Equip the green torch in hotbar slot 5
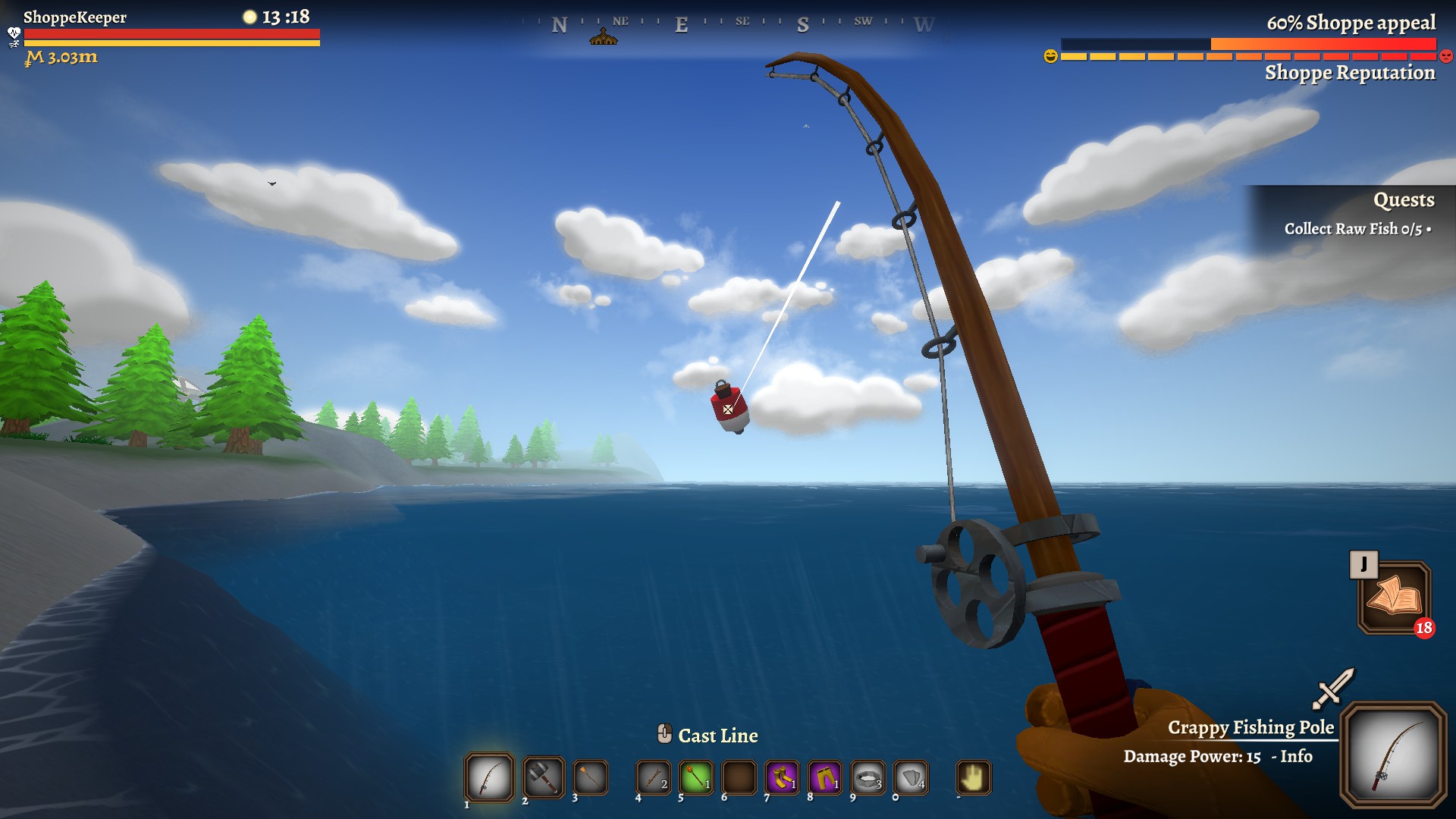Screen dimensions: 1456x819 pos(695,779)
